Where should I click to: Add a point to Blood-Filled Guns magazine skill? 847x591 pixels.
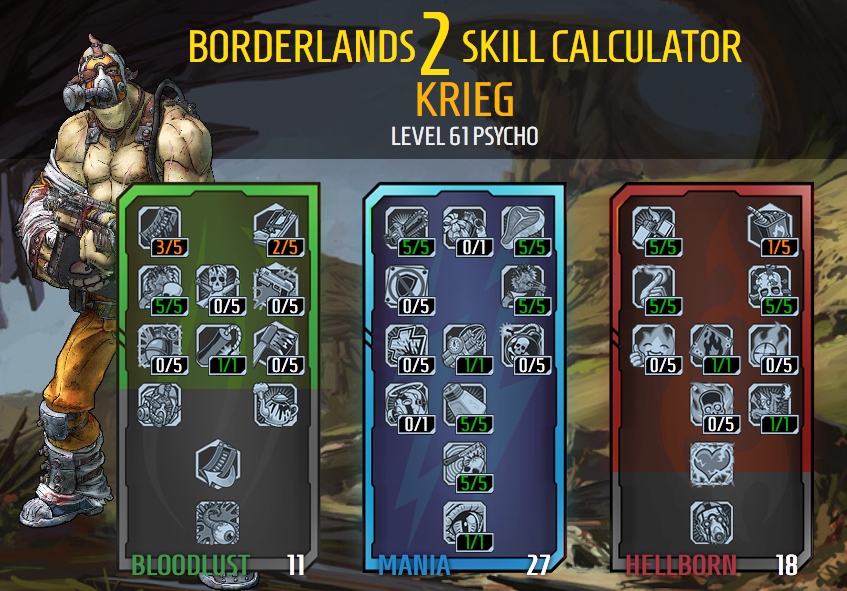click(157, 226)
